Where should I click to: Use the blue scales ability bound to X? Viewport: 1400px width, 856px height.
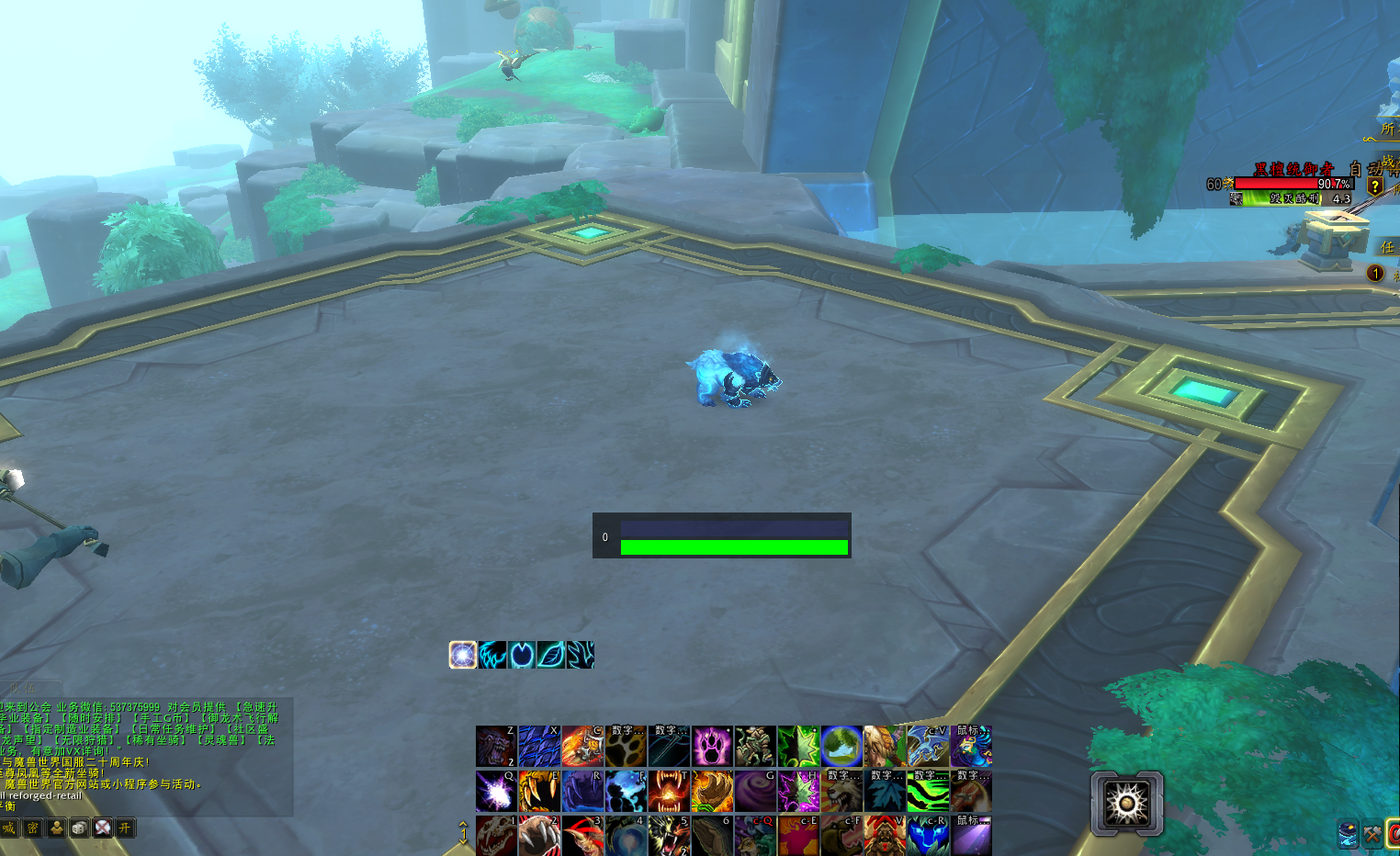(539, 746)
